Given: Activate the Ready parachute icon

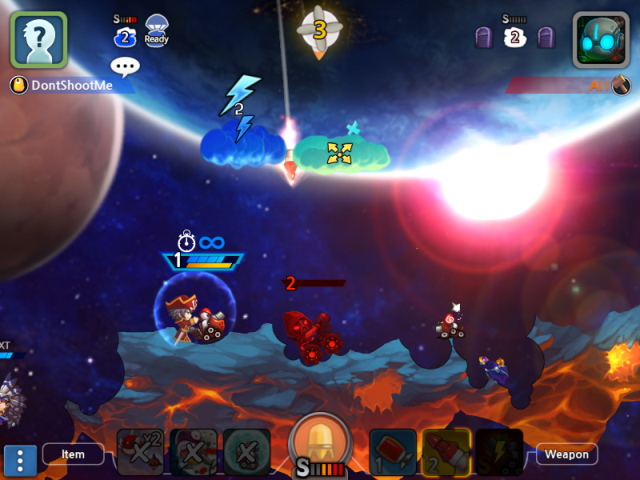Looking at the screenshot, I should click(x=157, y=30).
